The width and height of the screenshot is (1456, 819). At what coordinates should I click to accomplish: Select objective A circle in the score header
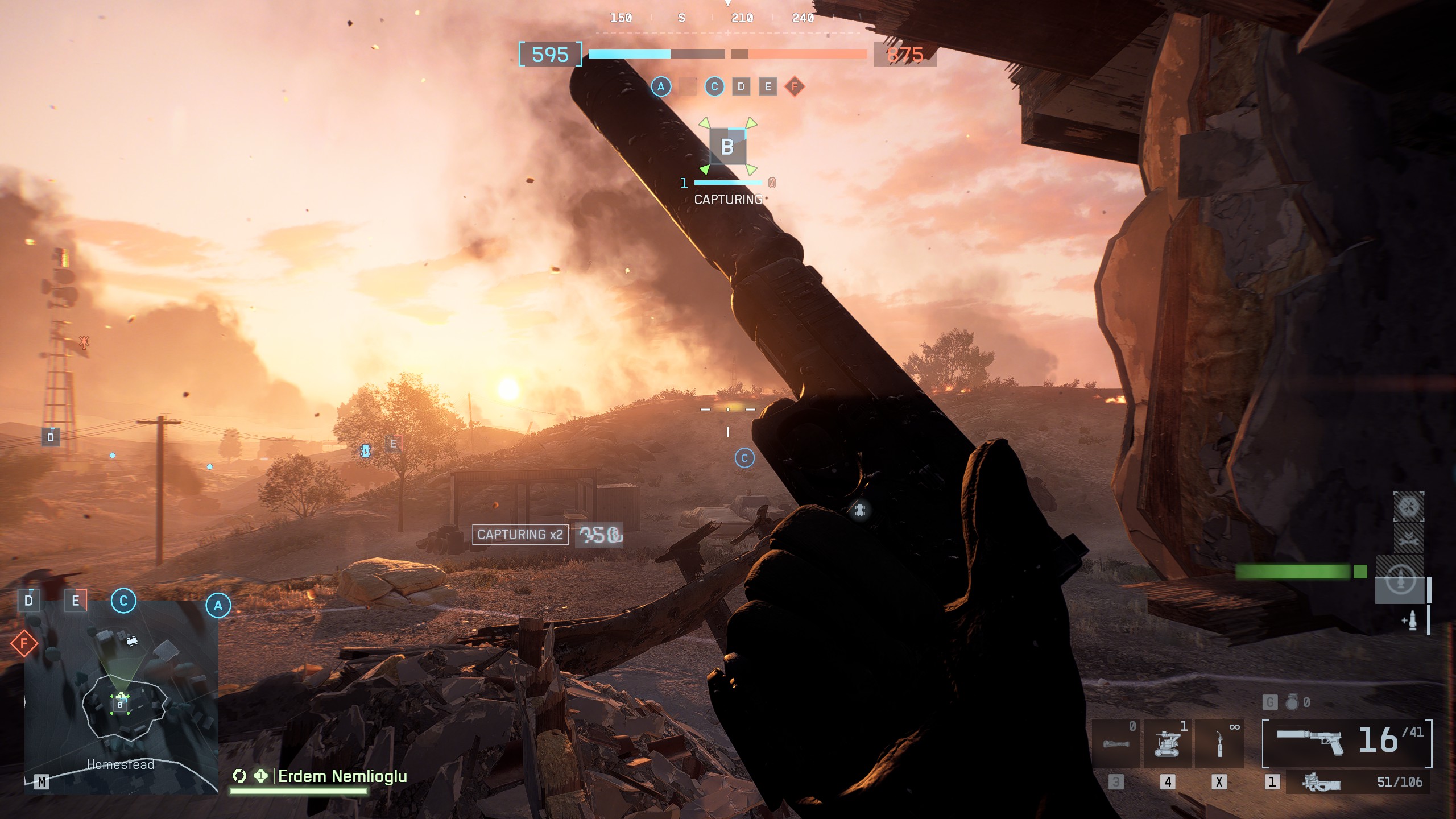pos(661,87)
